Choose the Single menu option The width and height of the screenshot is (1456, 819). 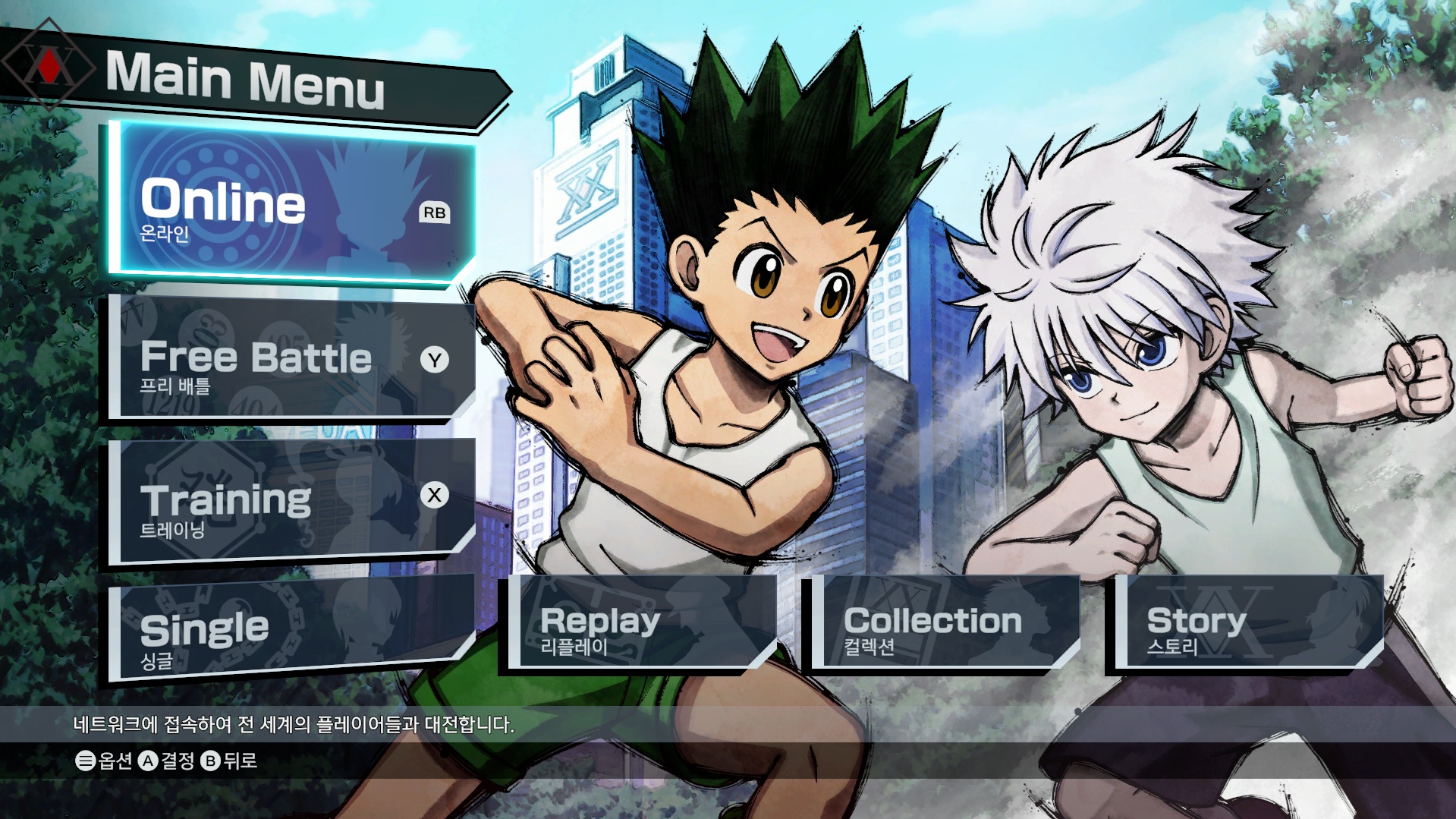coord(292,628)
